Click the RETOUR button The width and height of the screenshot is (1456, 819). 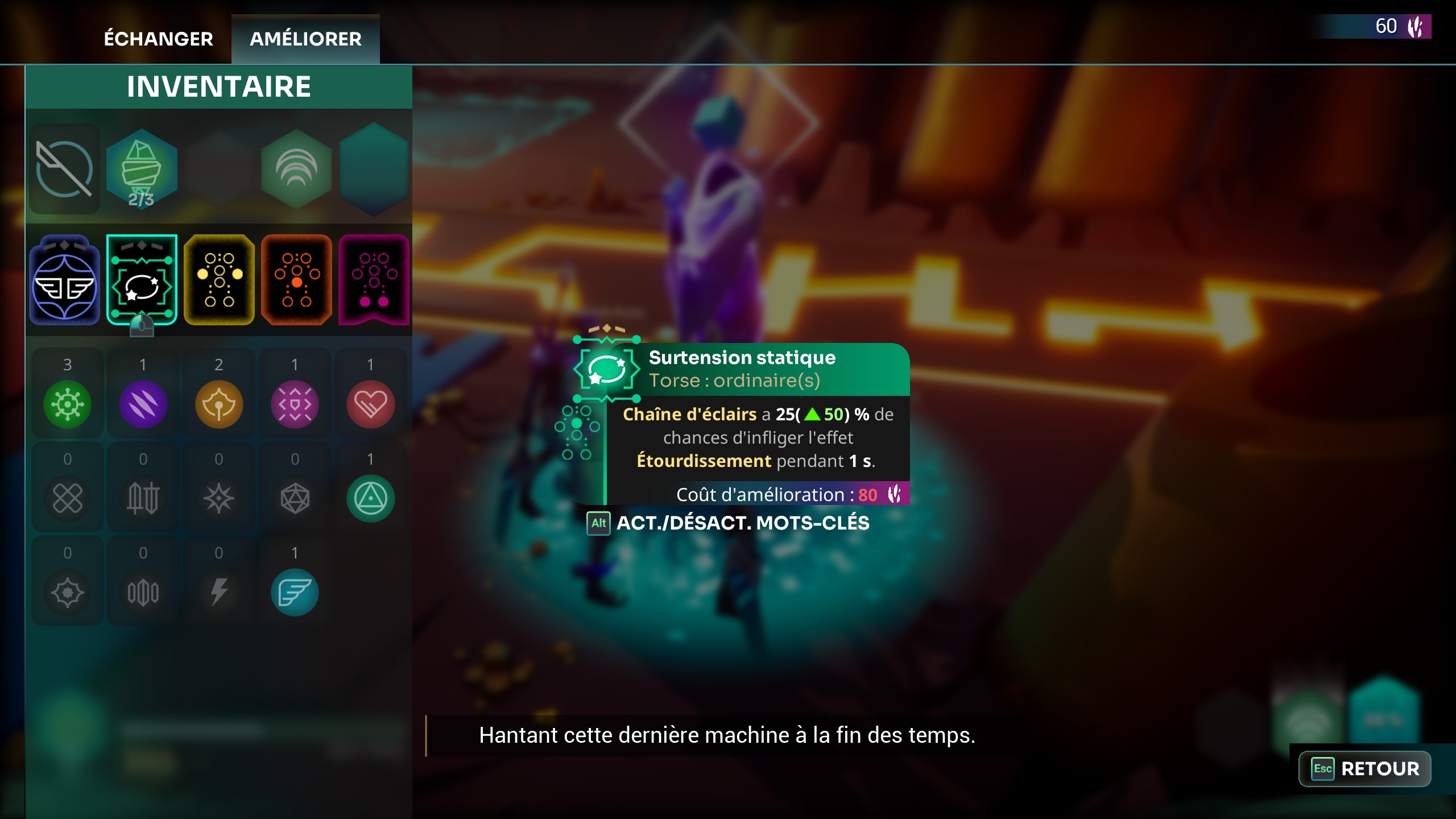point(1365,768)
